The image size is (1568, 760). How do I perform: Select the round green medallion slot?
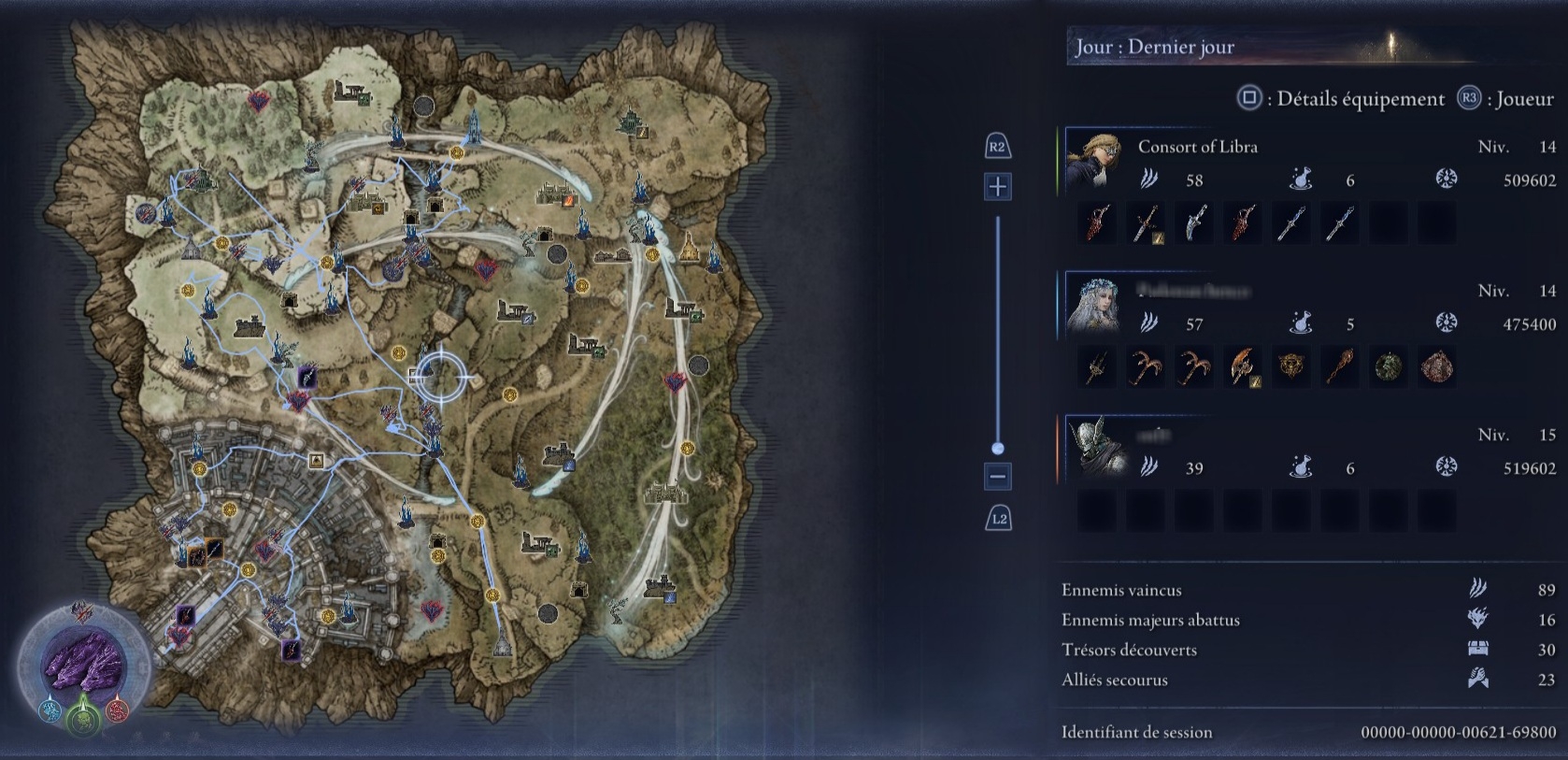point(1389,367)
